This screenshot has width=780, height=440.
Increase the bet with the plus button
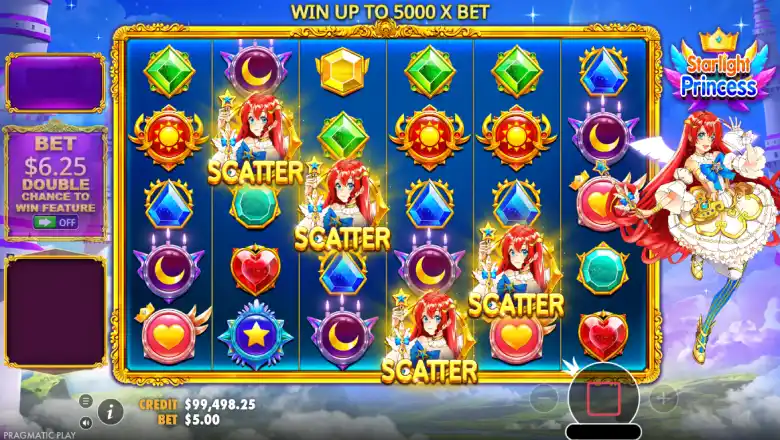click(x=663, y=398)
